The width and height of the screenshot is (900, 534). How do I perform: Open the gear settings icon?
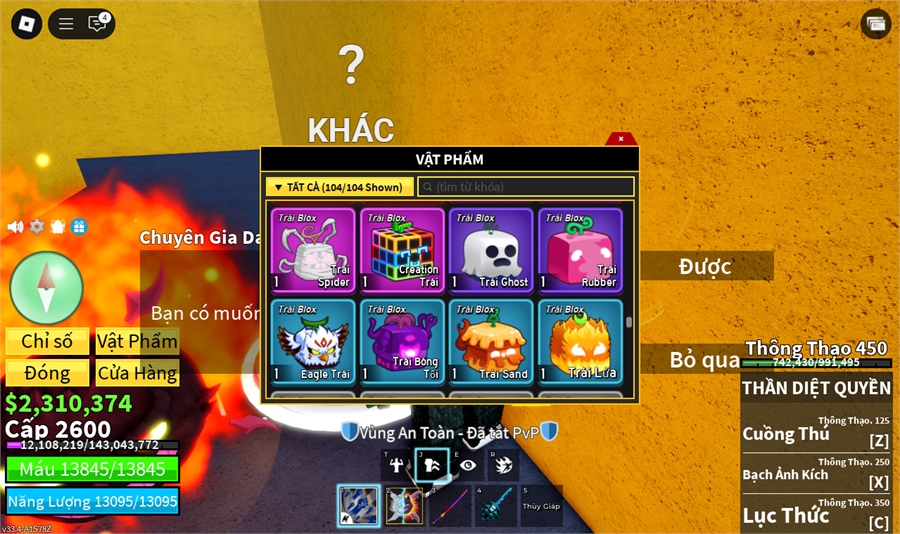37,227
